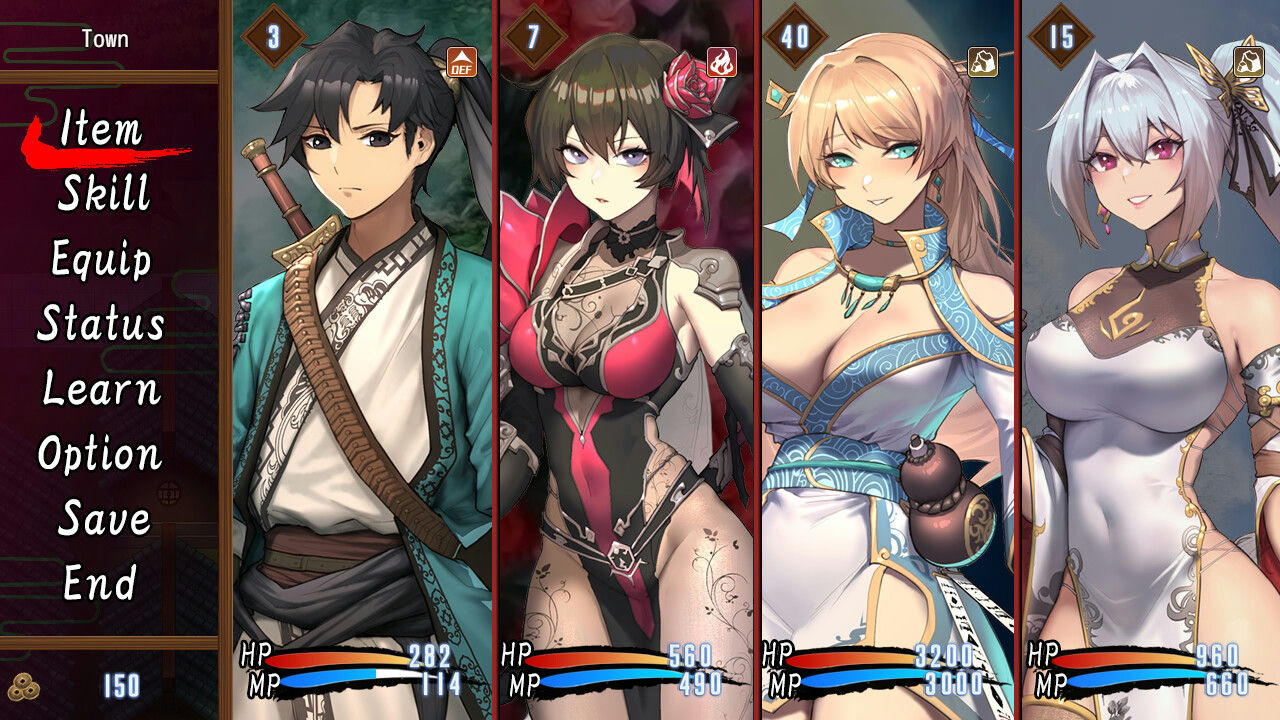Click the Town location label
The width and height of the screenshot is (1280, 720).
103,39
